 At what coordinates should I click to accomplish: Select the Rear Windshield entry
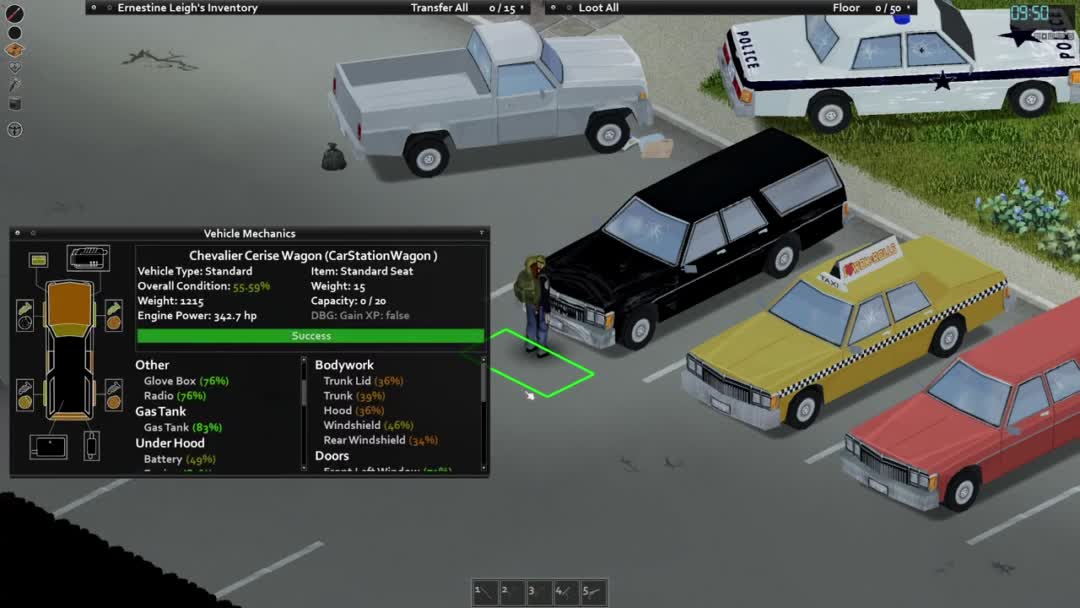pos(364,440)
